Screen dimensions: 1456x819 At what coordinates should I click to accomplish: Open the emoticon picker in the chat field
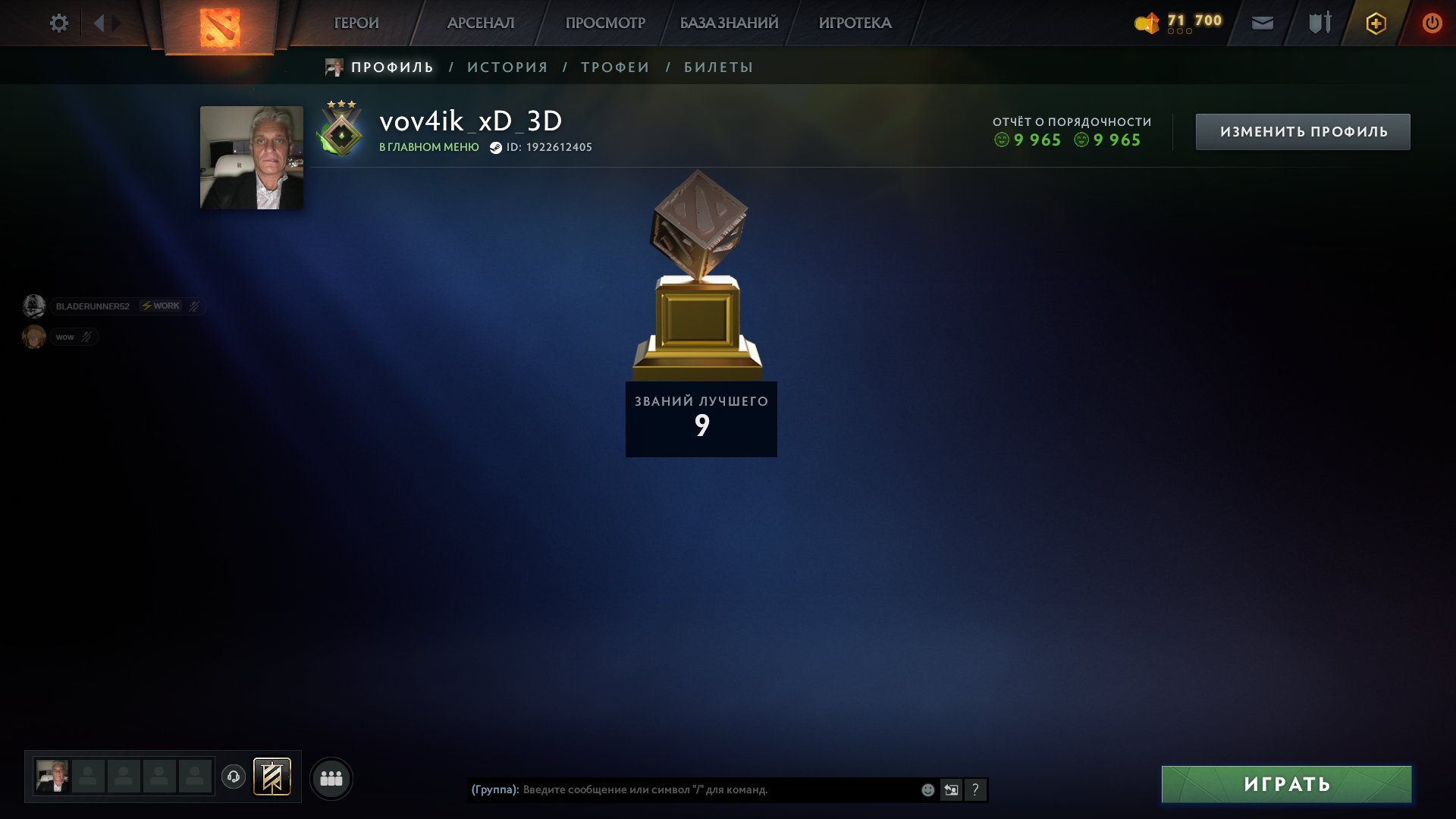point(927,789)
